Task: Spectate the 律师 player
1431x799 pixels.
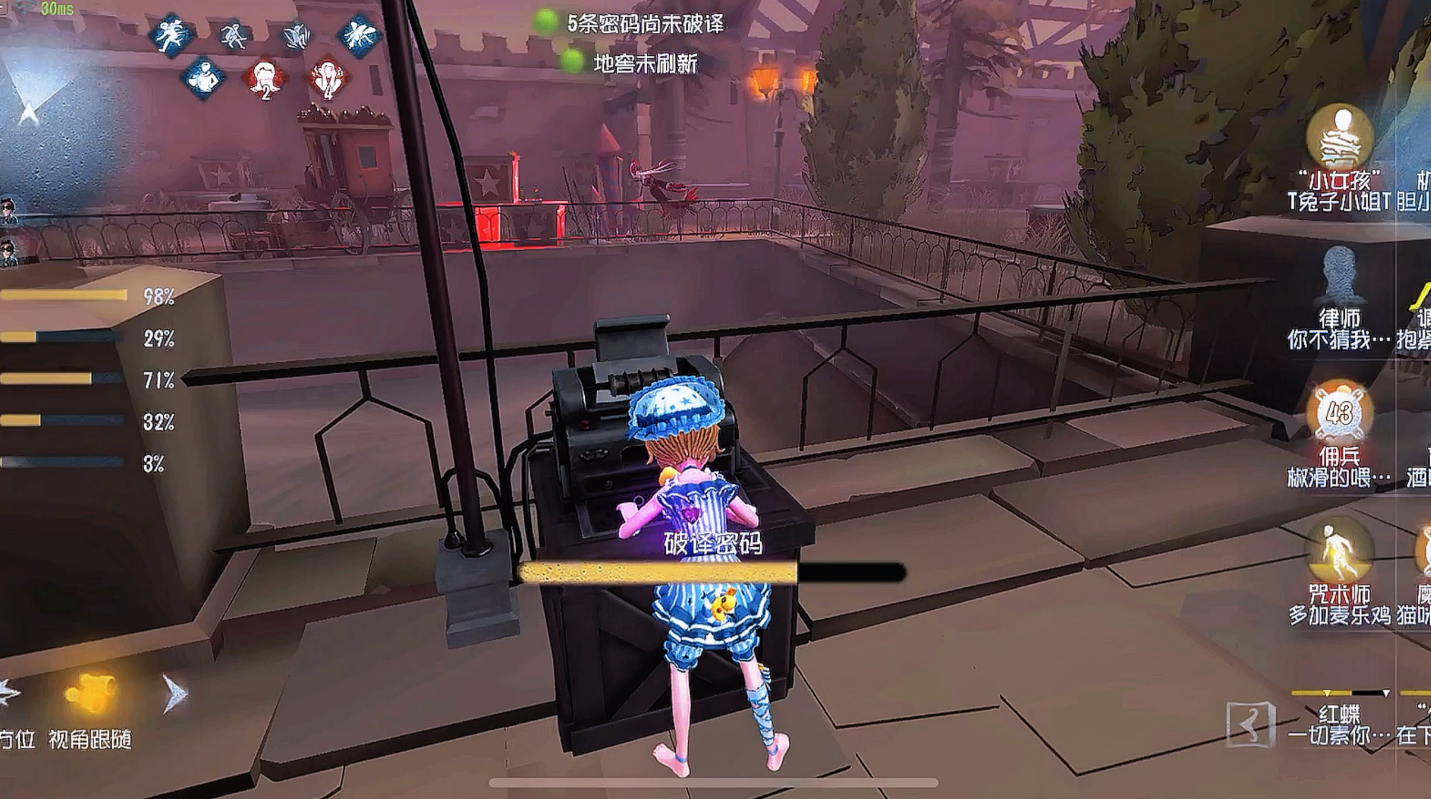Action: click(x=1339, y=277)
